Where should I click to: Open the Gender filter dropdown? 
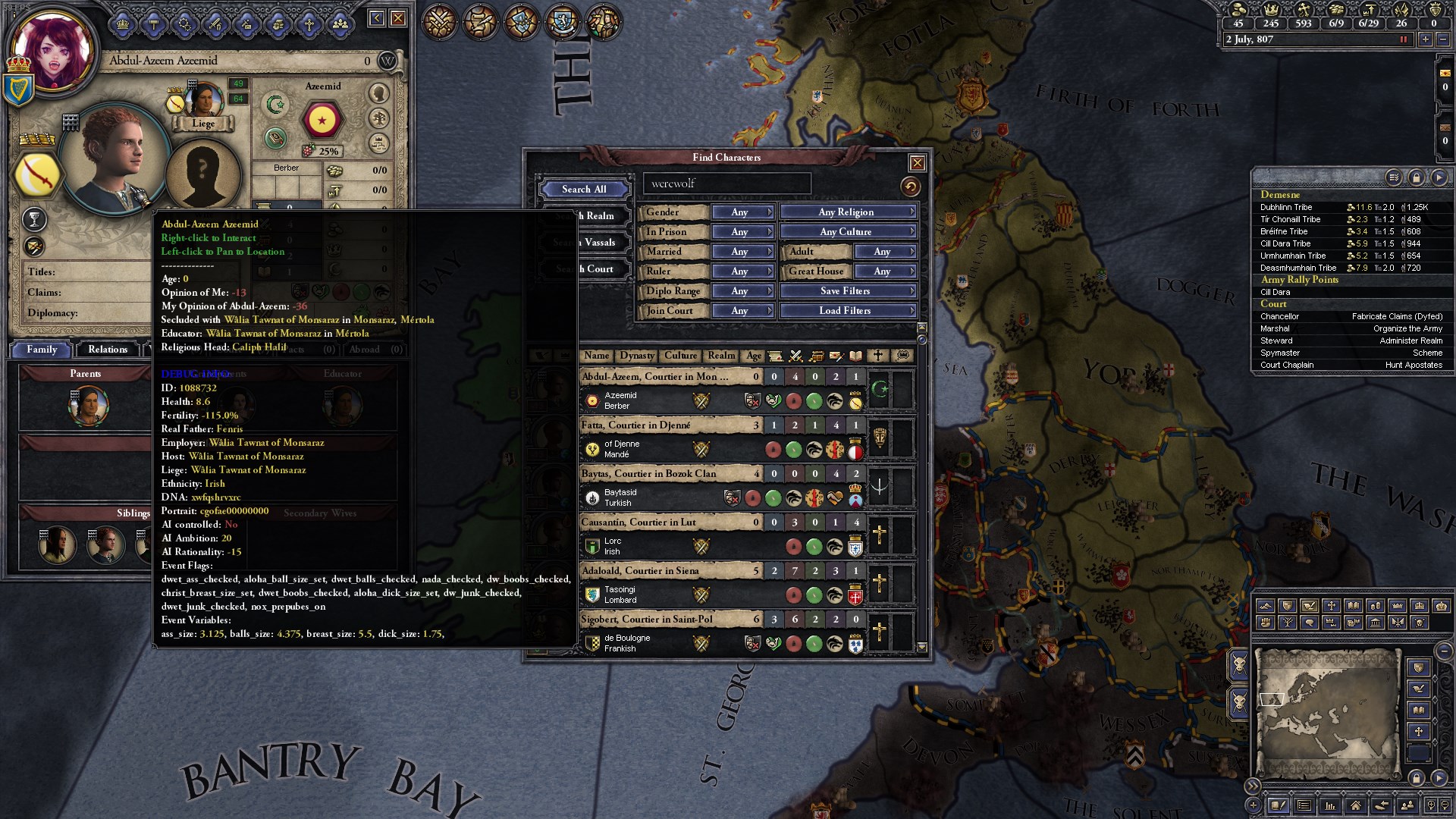(742, 212)
